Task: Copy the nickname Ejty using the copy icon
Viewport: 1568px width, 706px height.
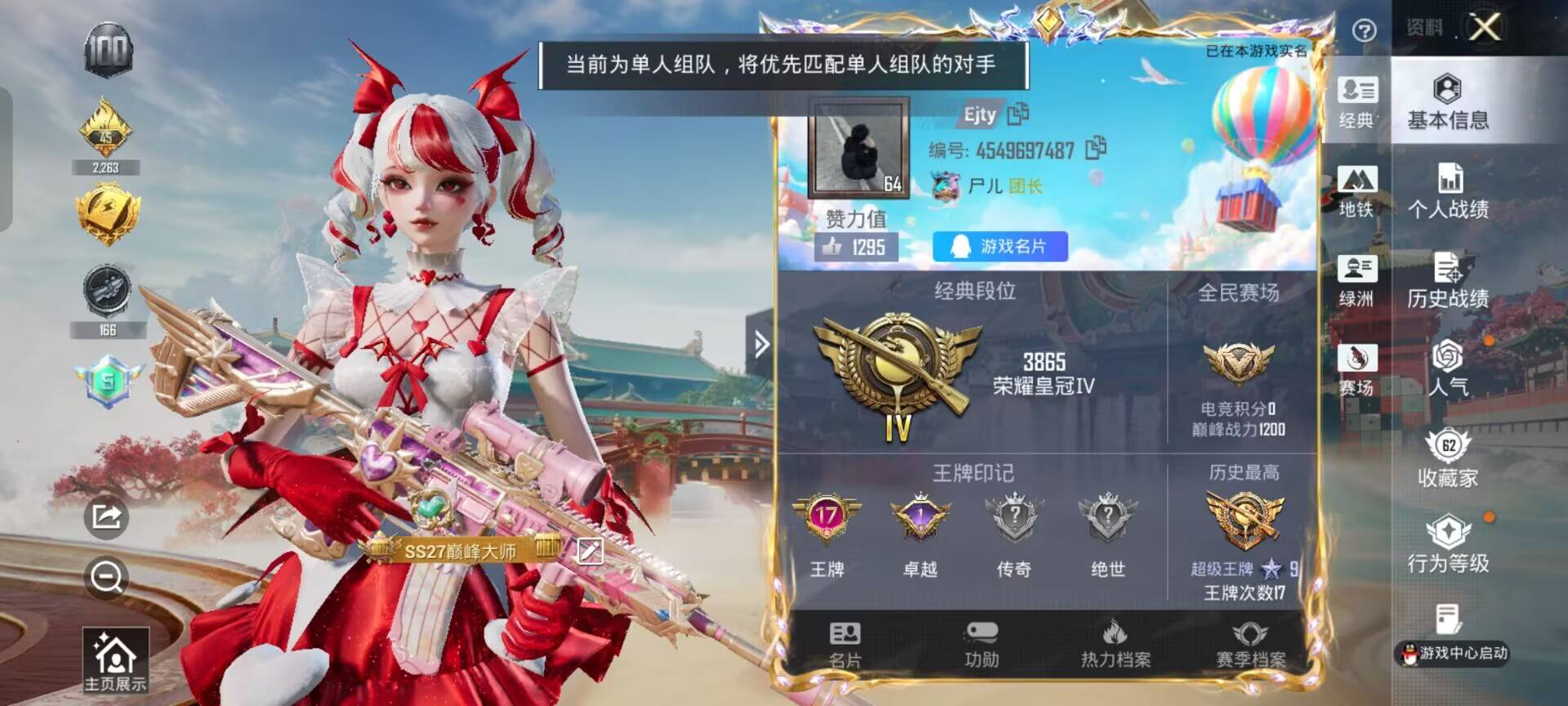Action: [x=1016, y=115]
